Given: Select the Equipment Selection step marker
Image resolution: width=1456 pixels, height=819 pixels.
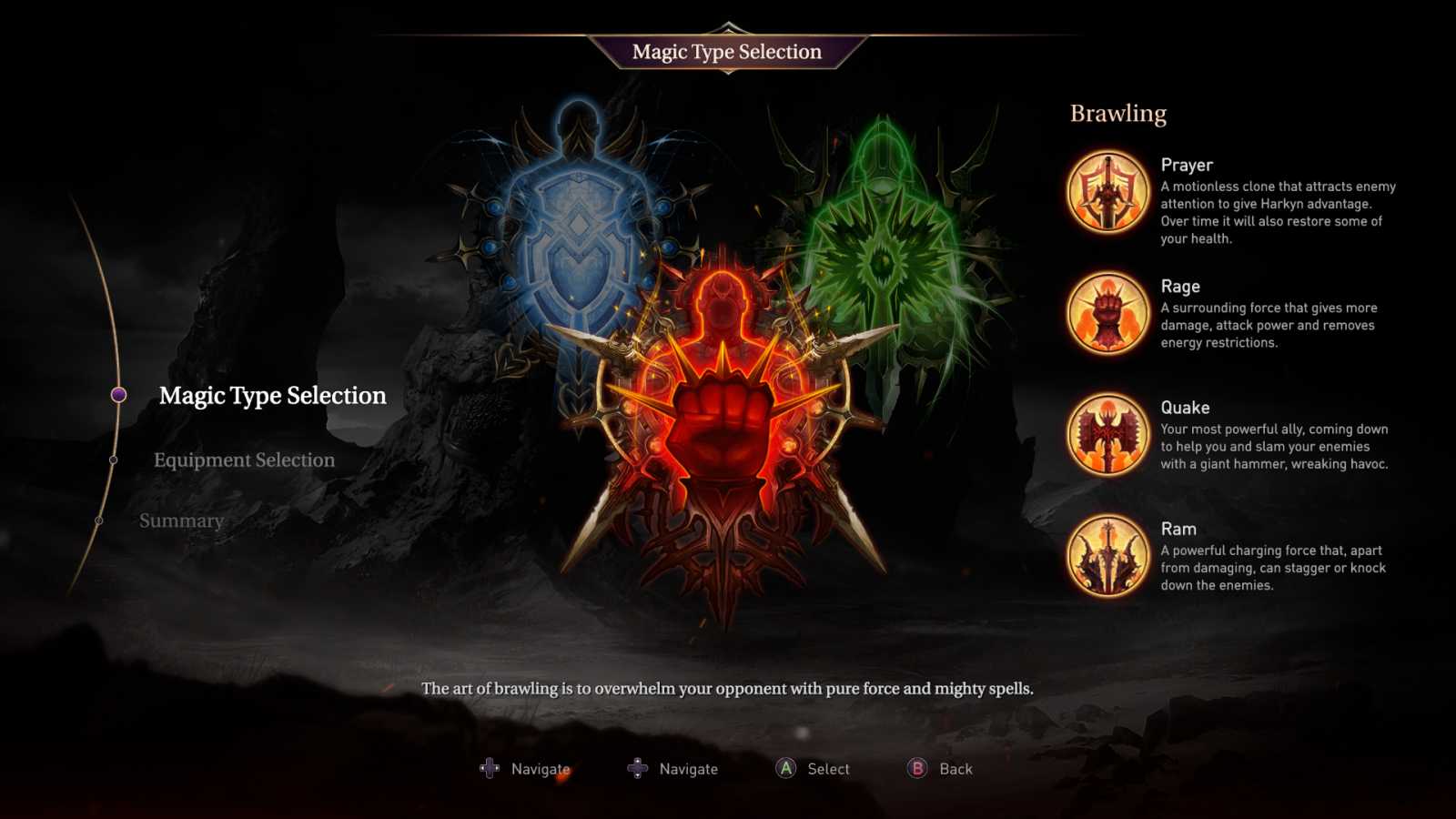Looking at the screenshot, I should (x=115, y=460).
